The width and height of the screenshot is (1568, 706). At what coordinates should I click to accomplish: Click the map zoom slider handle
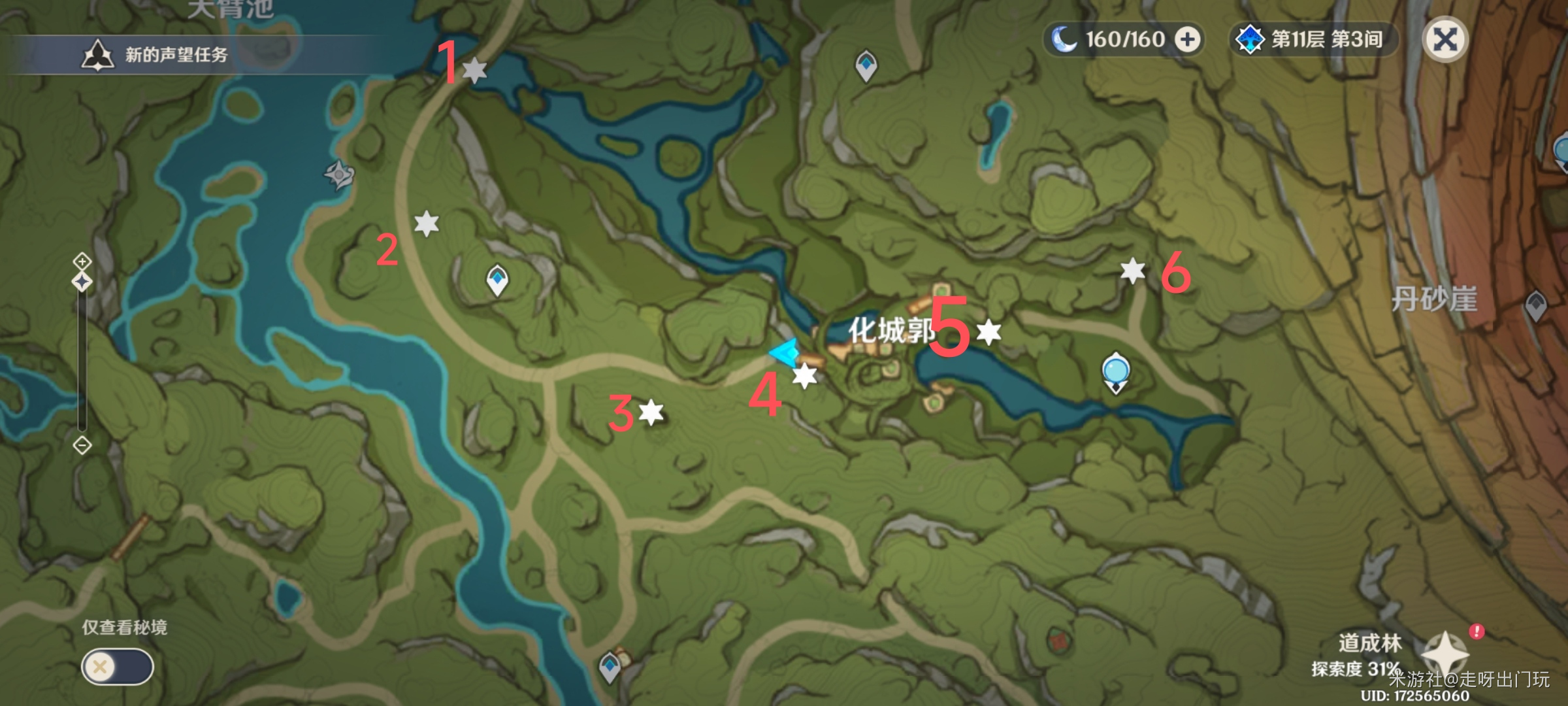(x=82, y=282)
